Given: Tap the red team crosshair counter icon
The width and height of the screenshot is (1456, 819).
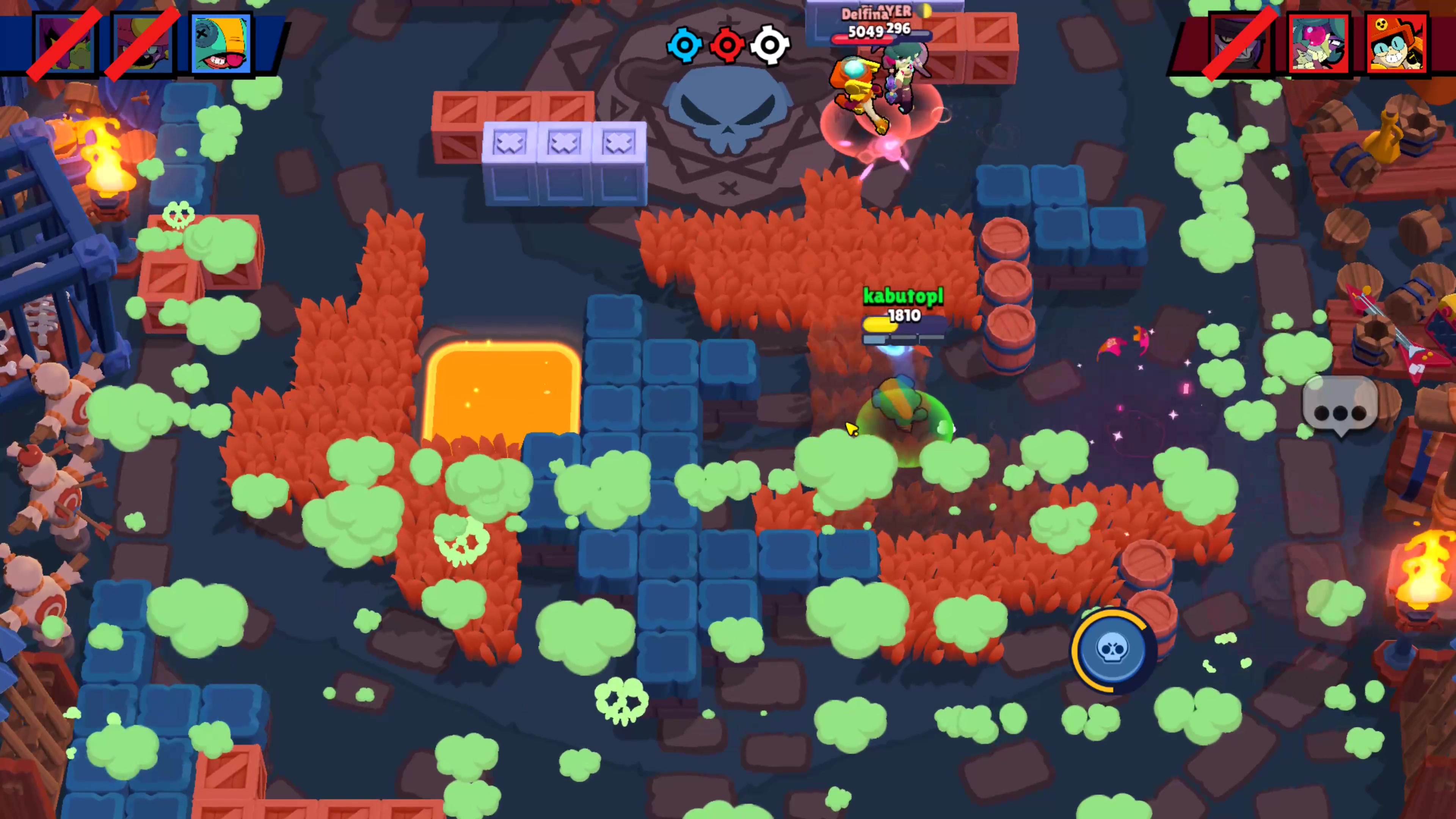Looking at the screenshot, I should [728, 45].
